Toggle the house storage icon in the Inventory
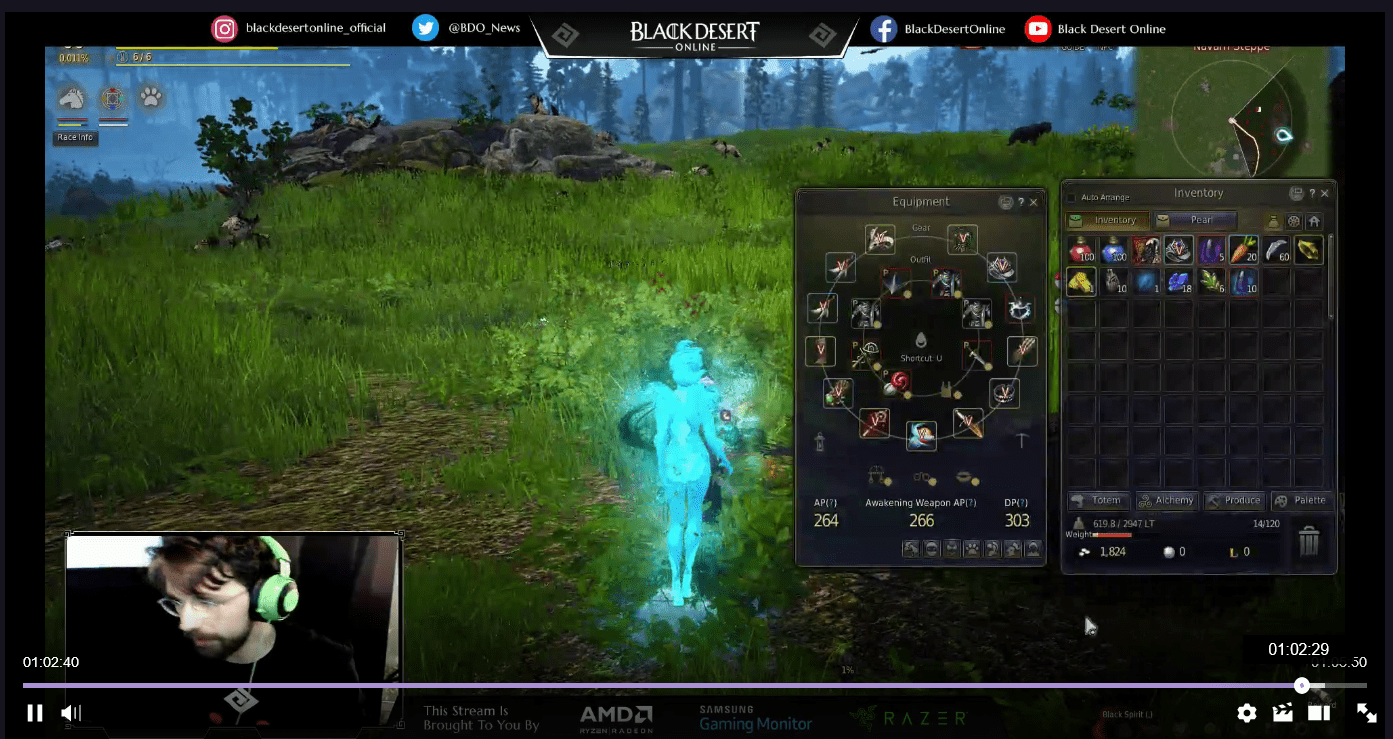The image size is (1393, 739). 1315,221
